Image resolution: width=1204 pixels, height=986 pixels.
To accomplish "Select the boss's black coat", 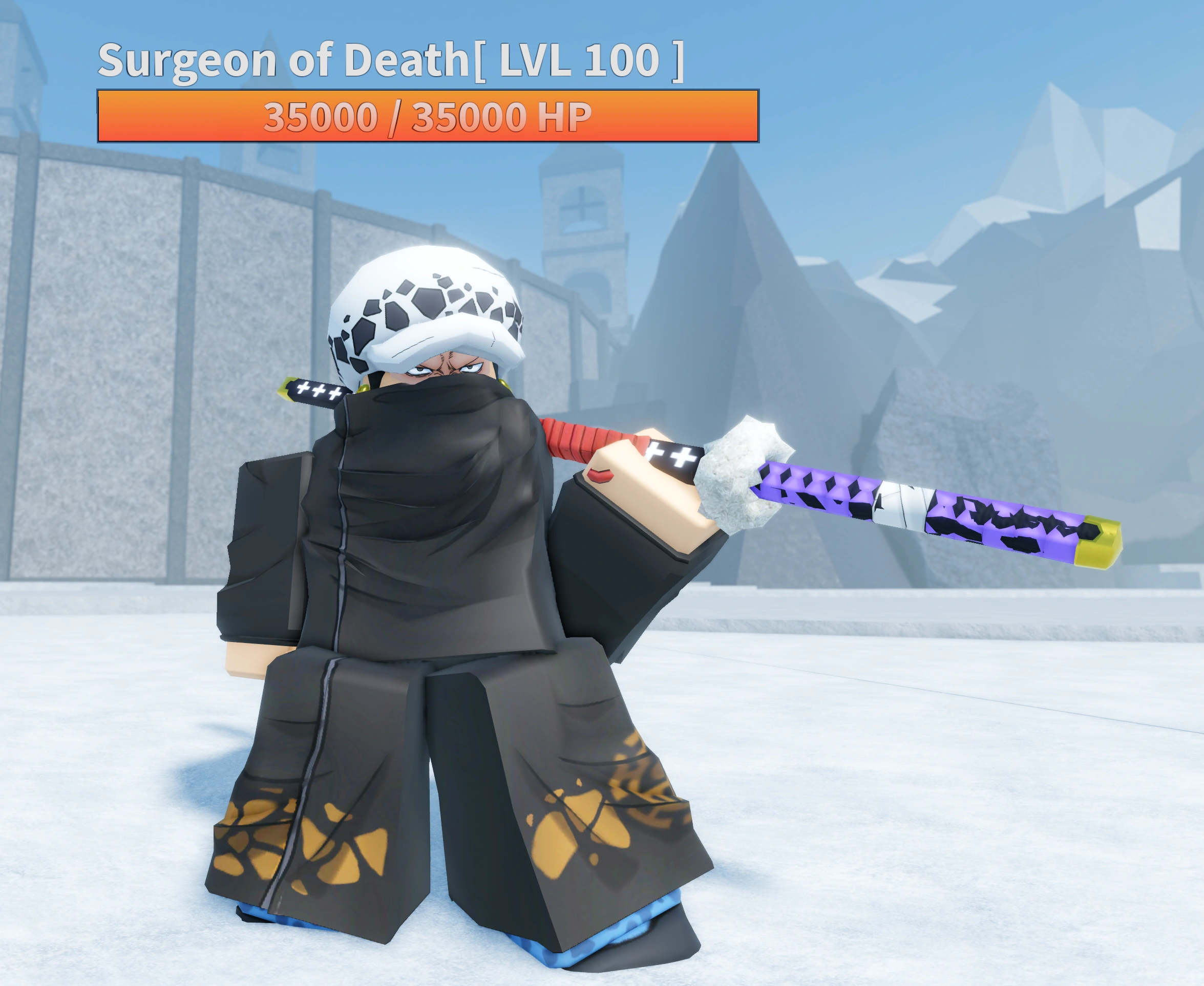I will (x=409, y=568).
